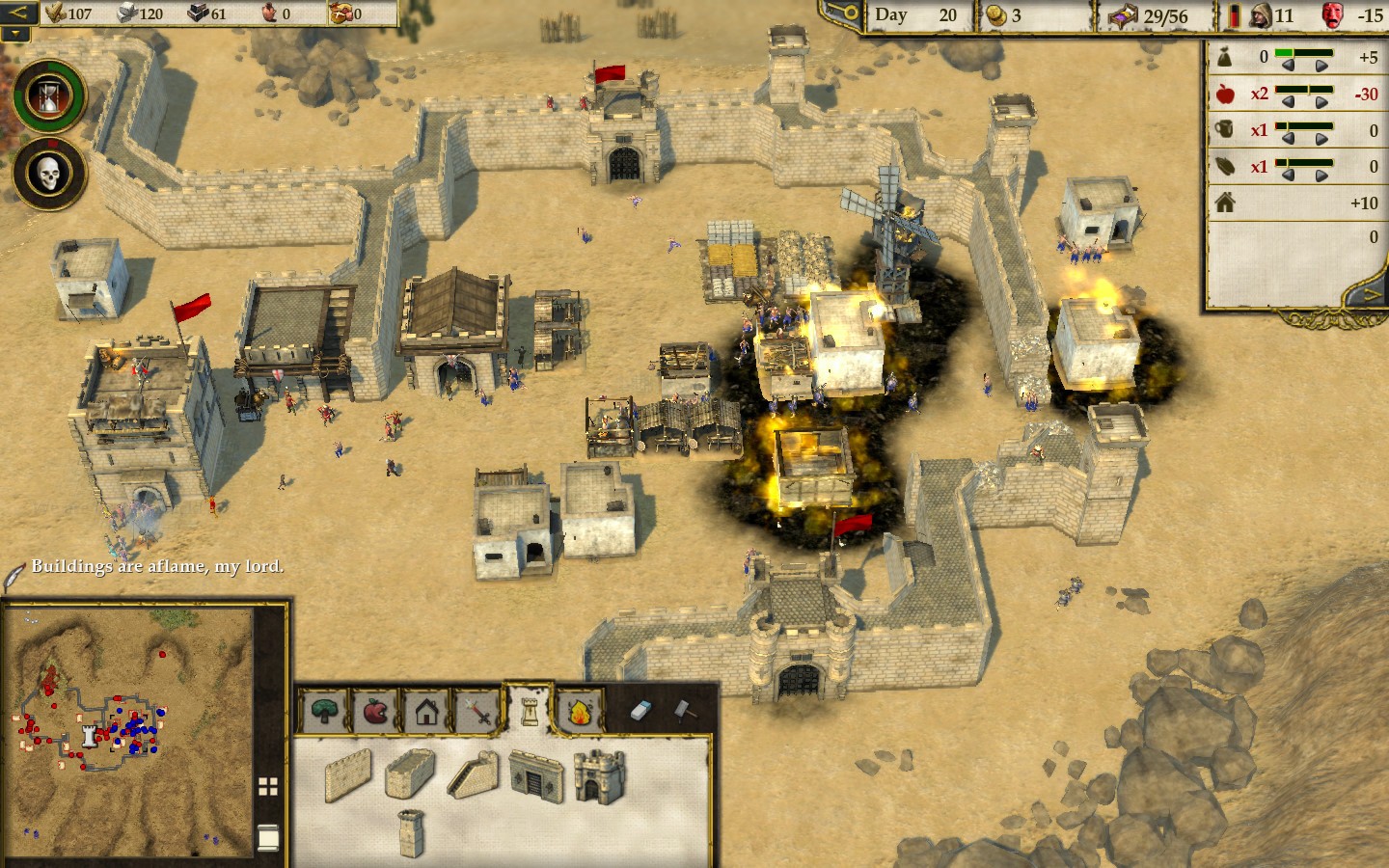1389x868 pixels.
Task: Open the red apple food build tab
Action: pyautogui.click(x=375, y=712)
